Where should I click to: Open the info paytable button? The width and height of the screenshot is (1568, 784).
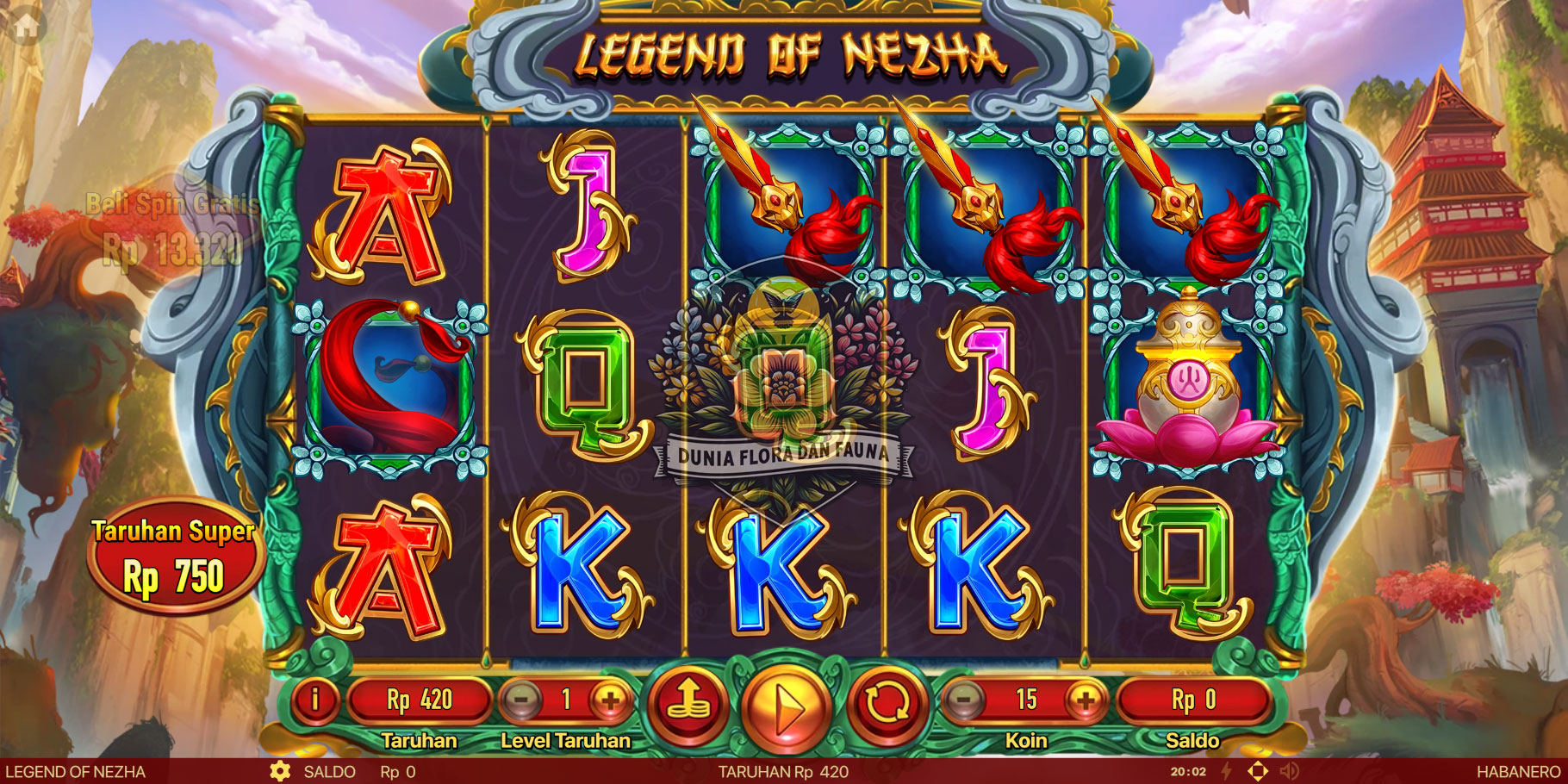tap(315, 700)
